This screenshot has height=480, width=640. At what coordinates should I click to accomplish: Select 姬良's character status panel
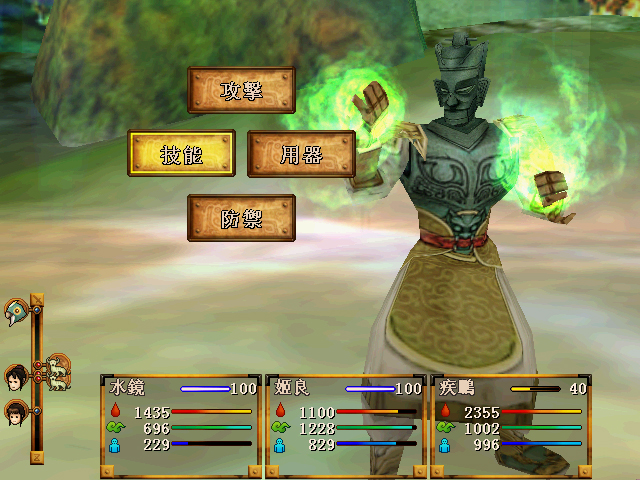coord(346,425)
